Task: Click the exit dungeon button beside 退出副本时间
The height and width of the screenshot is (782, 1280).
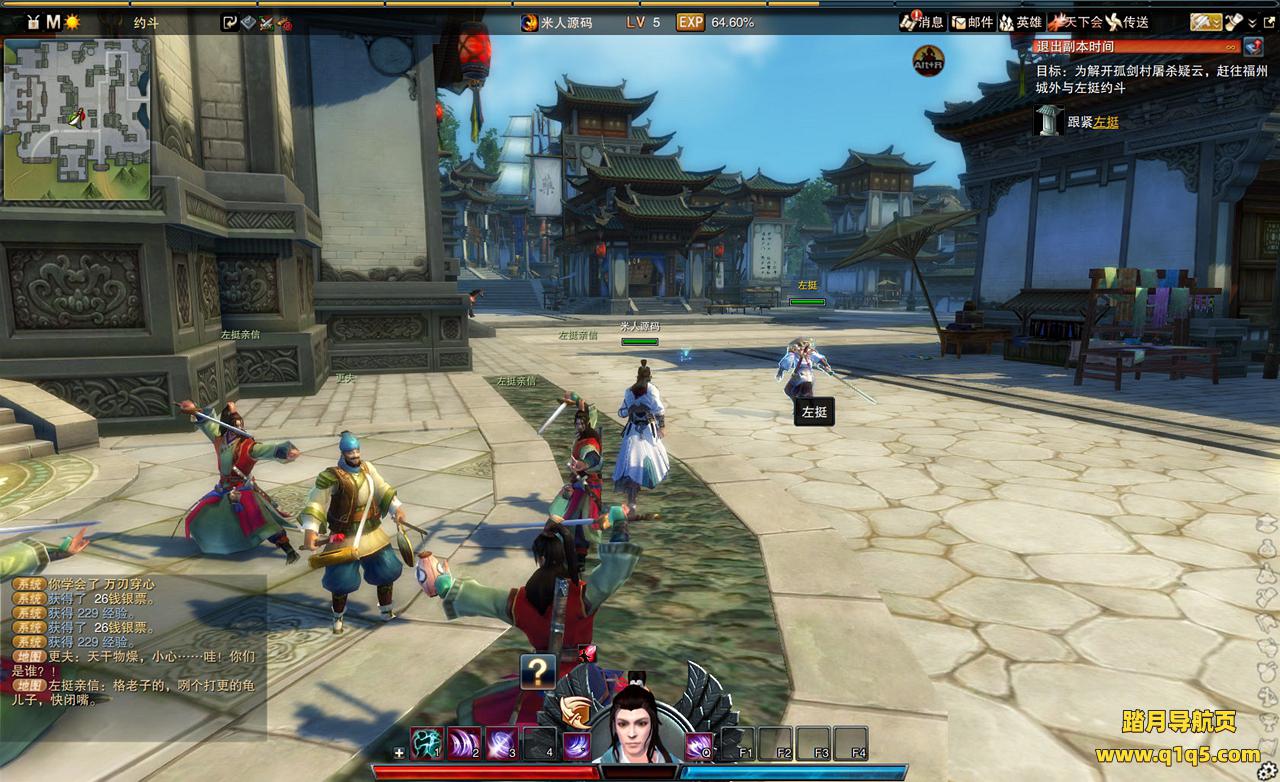Action: coord(1253,46)
